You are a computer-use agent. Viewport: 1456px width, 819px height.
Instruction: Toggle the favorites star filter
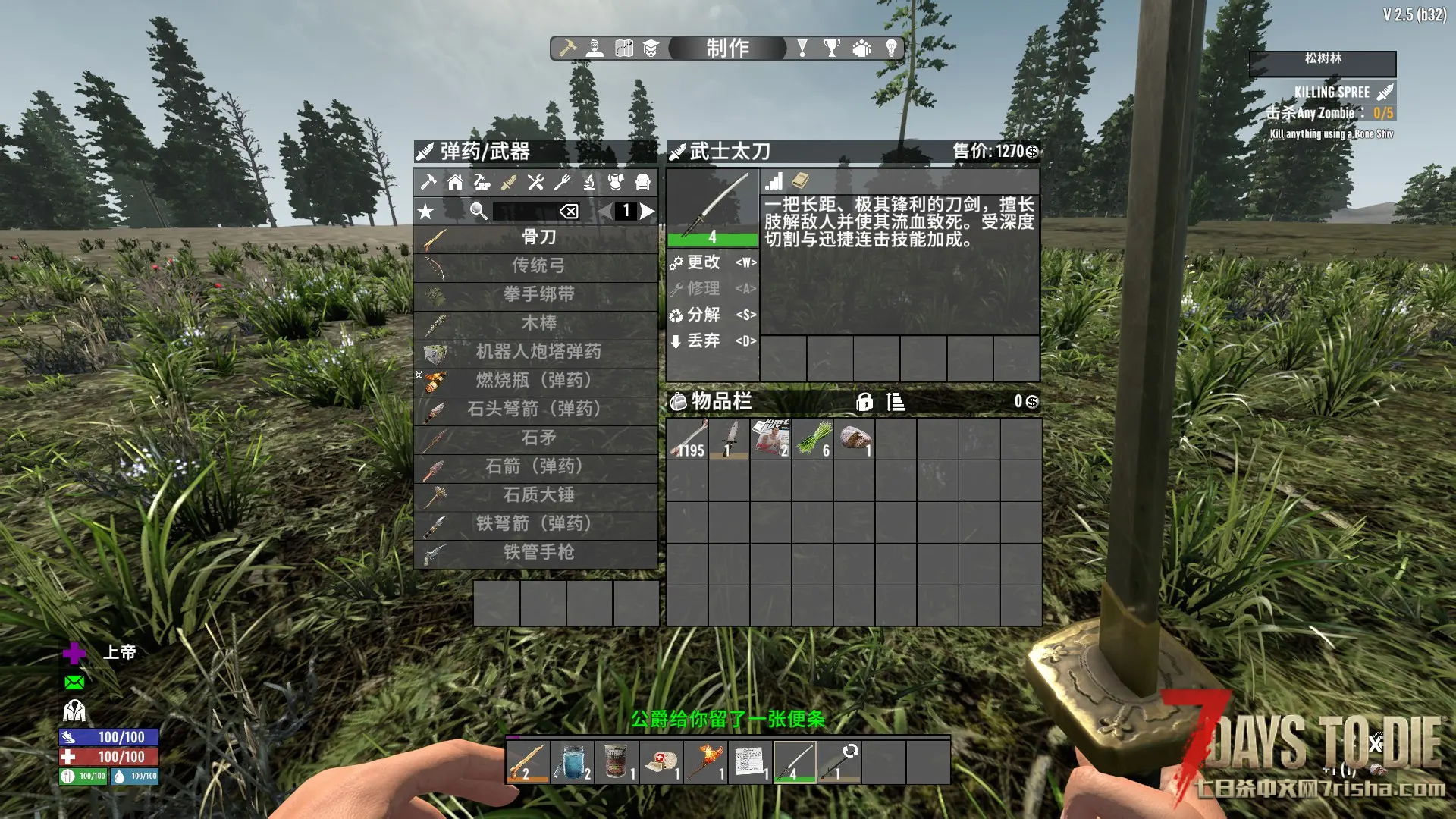tap(426, 212)
